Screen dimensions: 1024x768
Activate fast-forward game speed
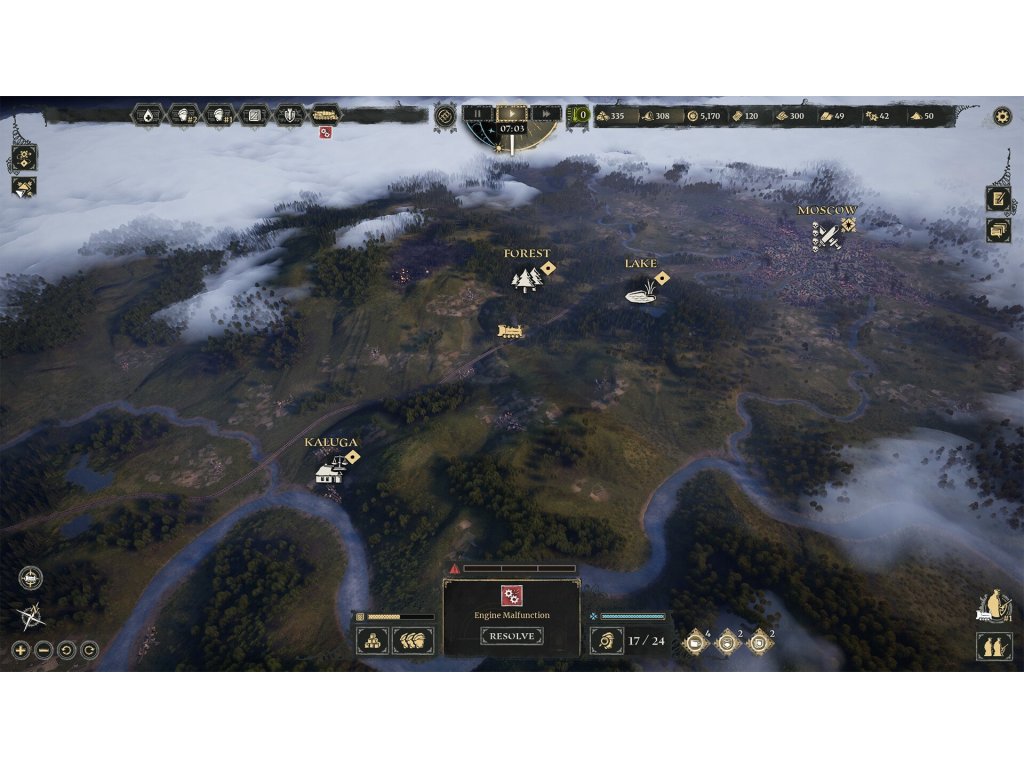(544, 114)
